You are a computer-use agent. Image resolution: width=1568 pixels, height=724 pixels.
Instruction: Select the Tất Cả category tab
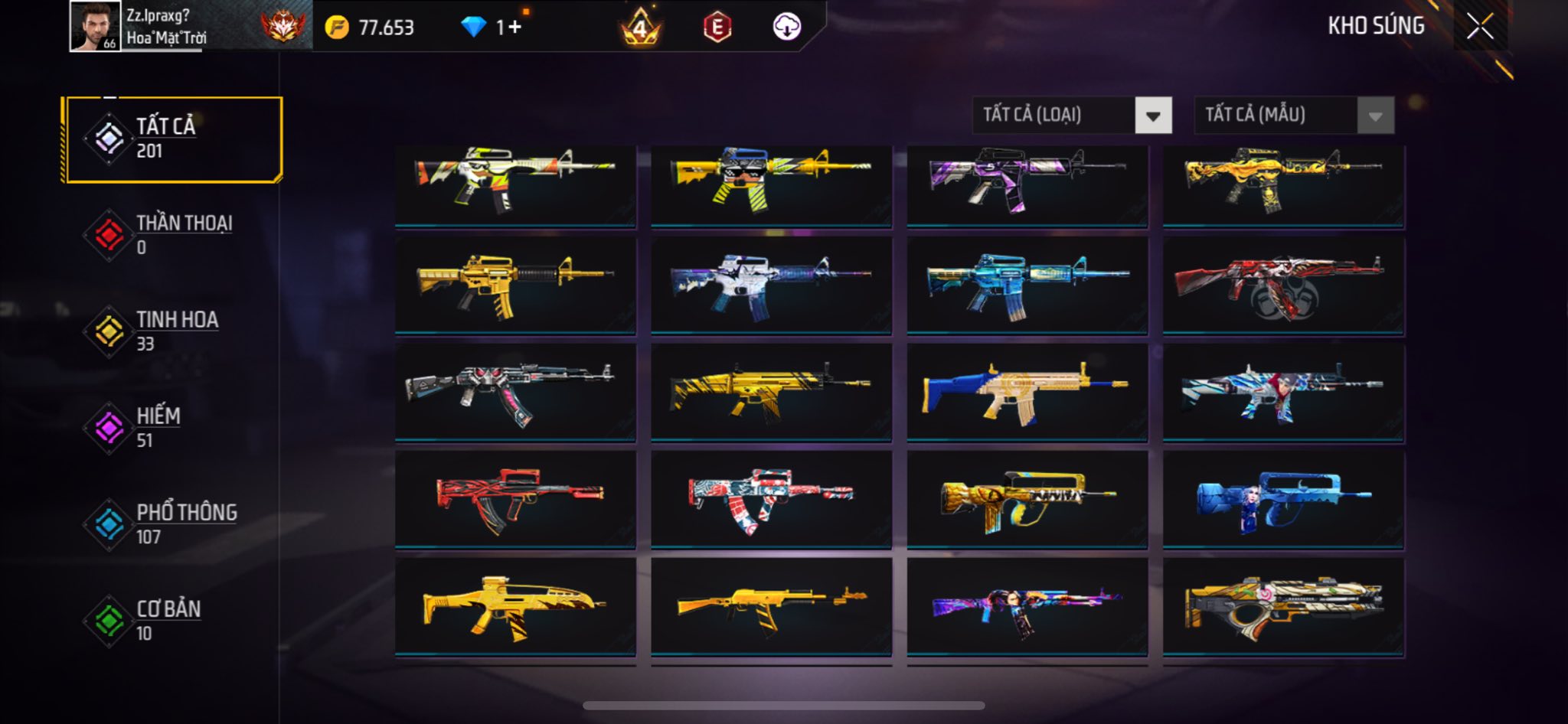pyautogui.click(x=175, y=139)
